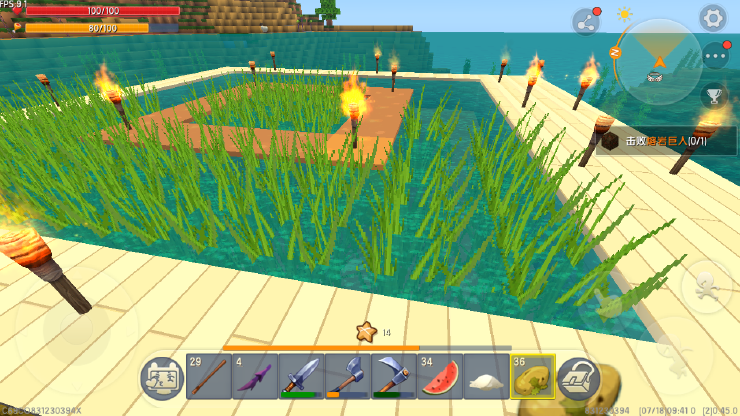Equip the axe from the hotbar
740x416 pixels.
click(x=348, y=378)
